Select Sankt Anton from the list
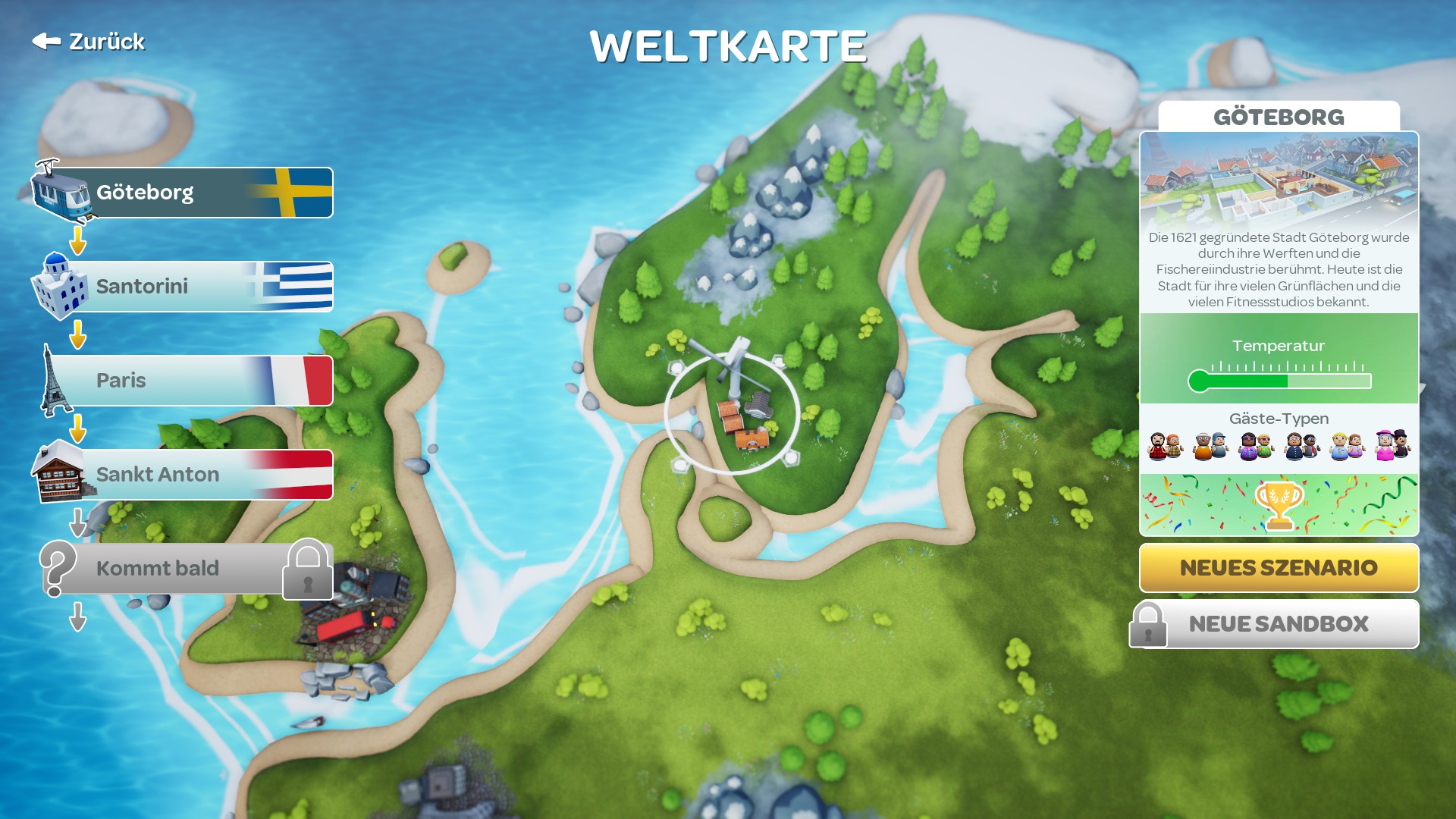Image resolution: width=1456 pixels, height=819 pixels. pyautogui.click(x=182, y=475)
